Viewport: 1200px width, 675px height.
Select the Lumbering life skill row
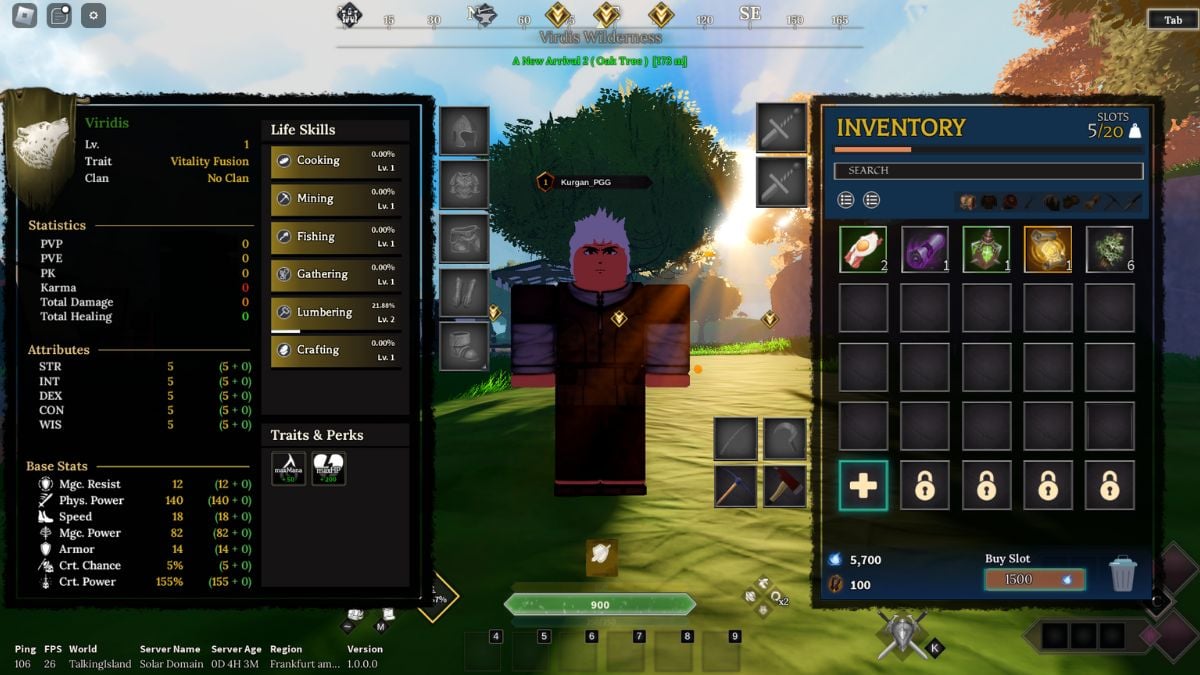[x=336, y=312]
